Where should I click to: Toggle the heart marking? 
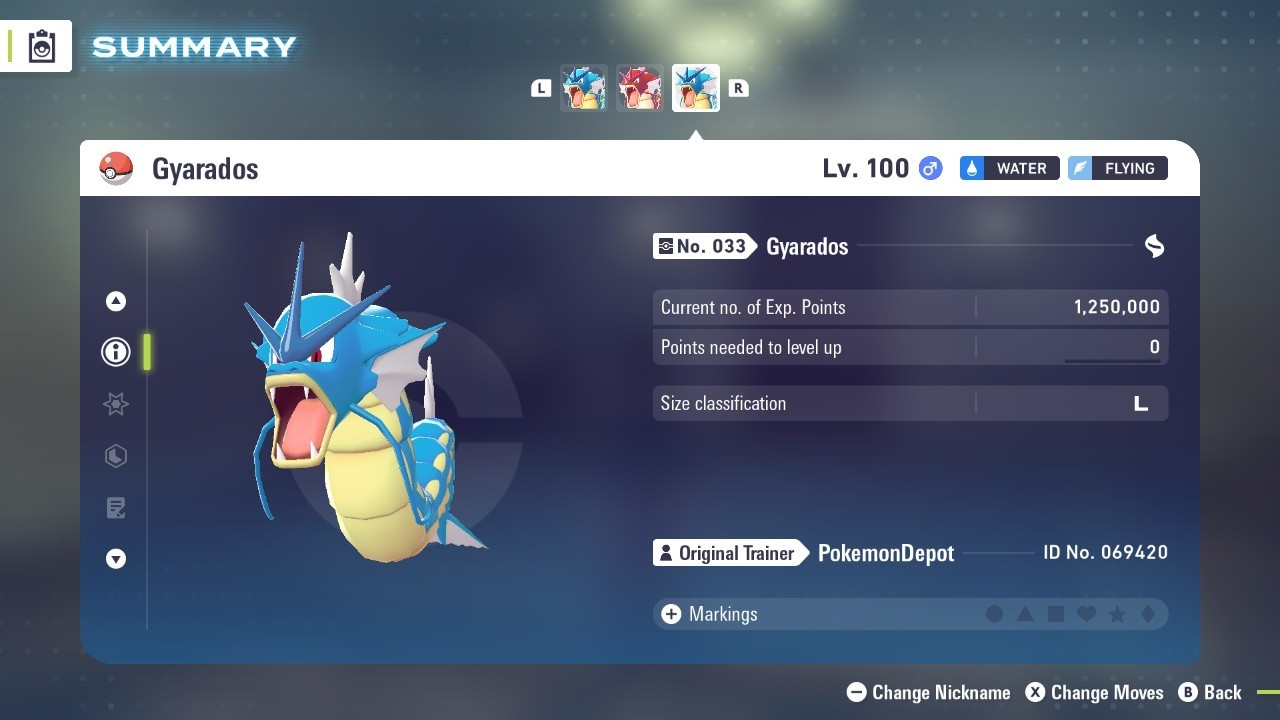tap(1087, 614)
